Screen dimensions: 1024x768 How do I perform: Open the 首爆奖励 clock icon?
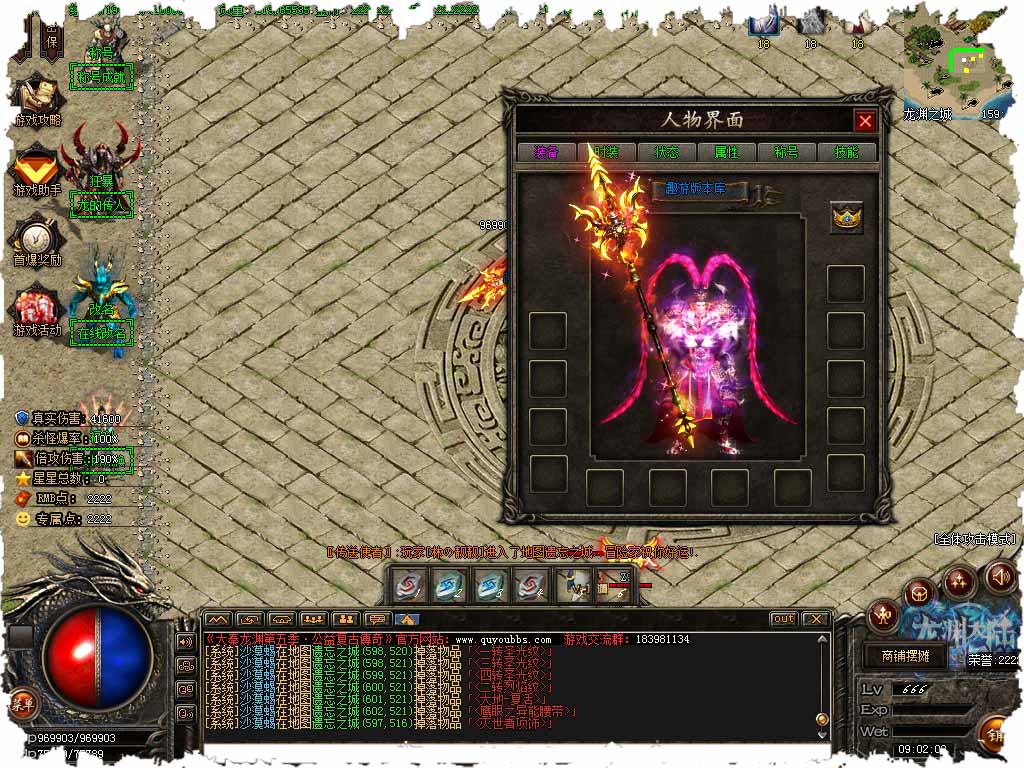point(37,240)
